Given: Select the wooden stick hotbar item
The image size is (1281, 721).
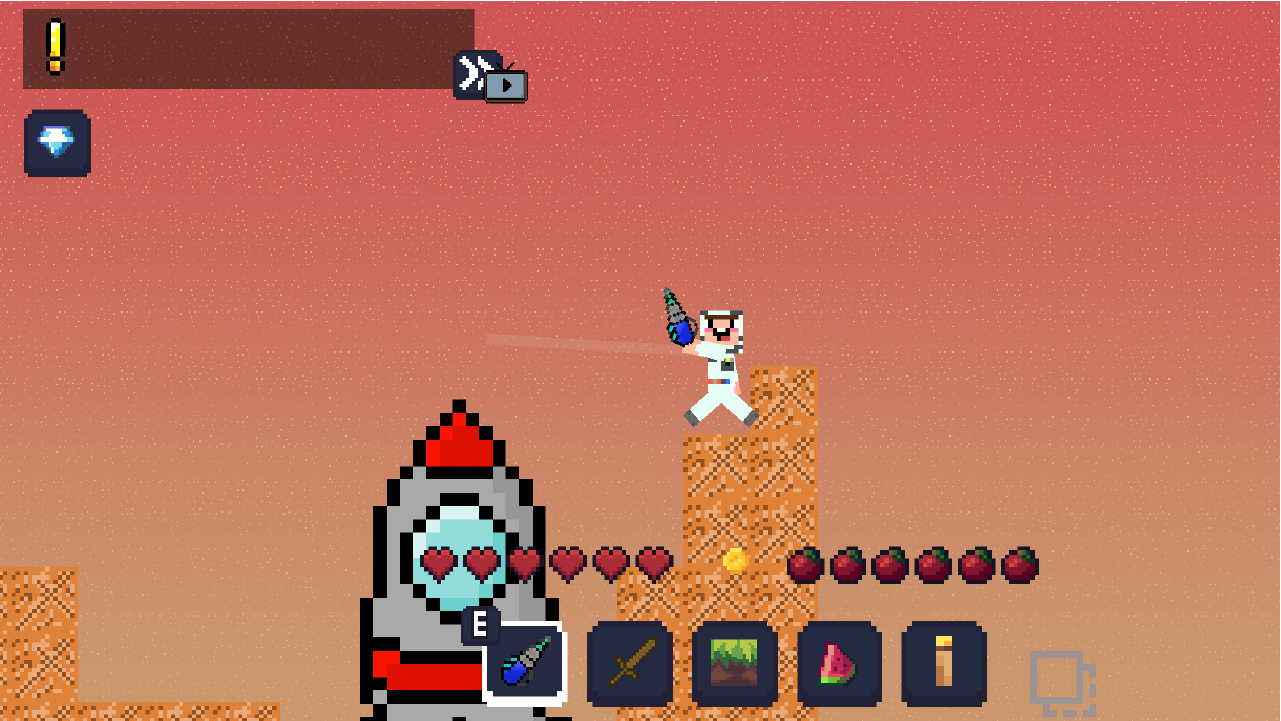Looking at the screenshot, I should coord(946,663).
